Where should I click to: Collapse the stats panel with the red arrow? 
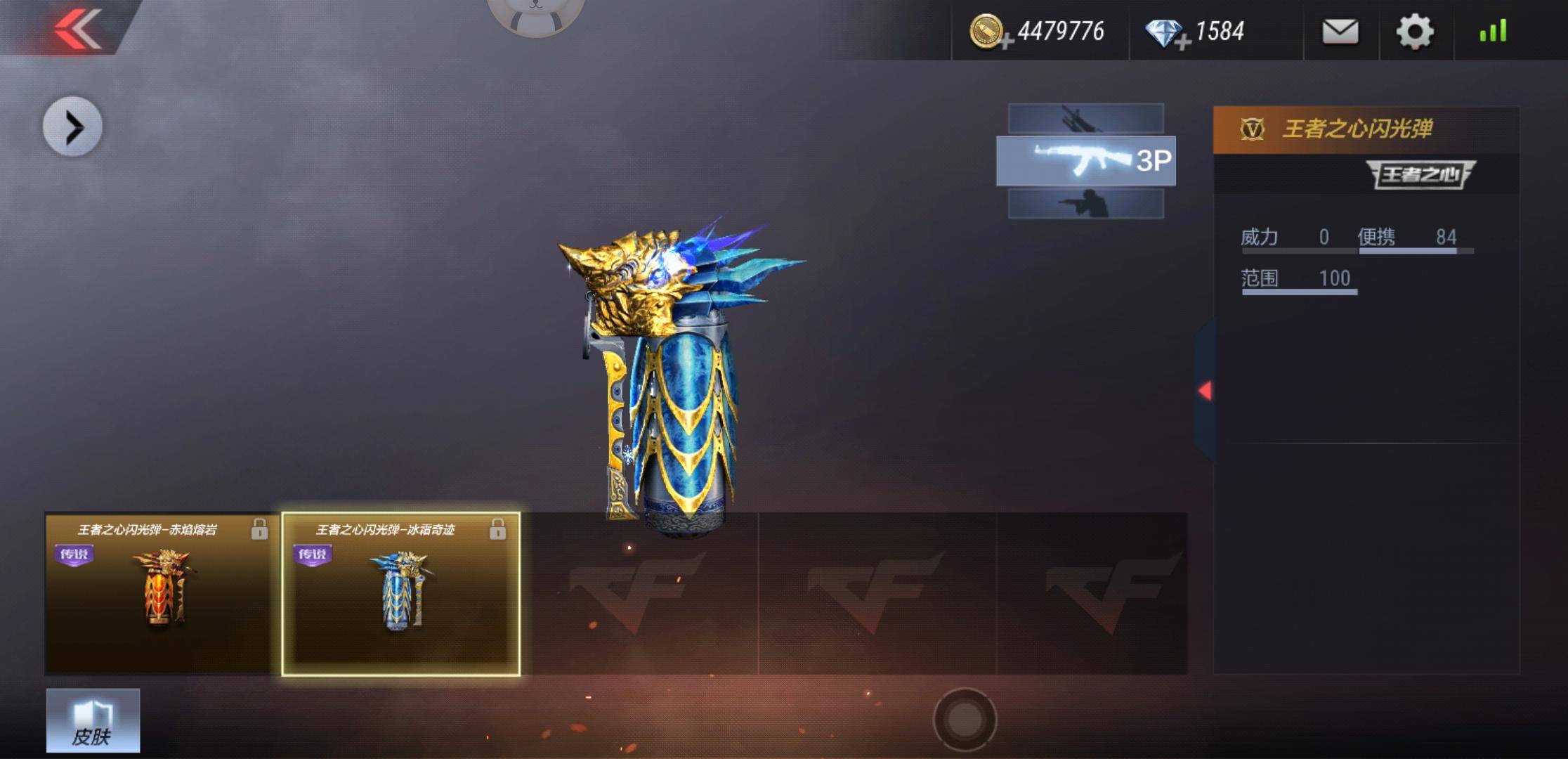point(1205,391)
